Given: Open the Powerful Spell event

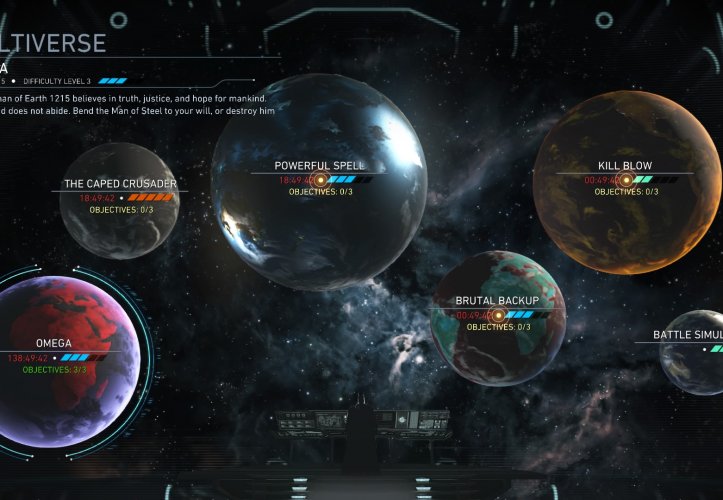Looking at the screenshot, I should (319, 180).
